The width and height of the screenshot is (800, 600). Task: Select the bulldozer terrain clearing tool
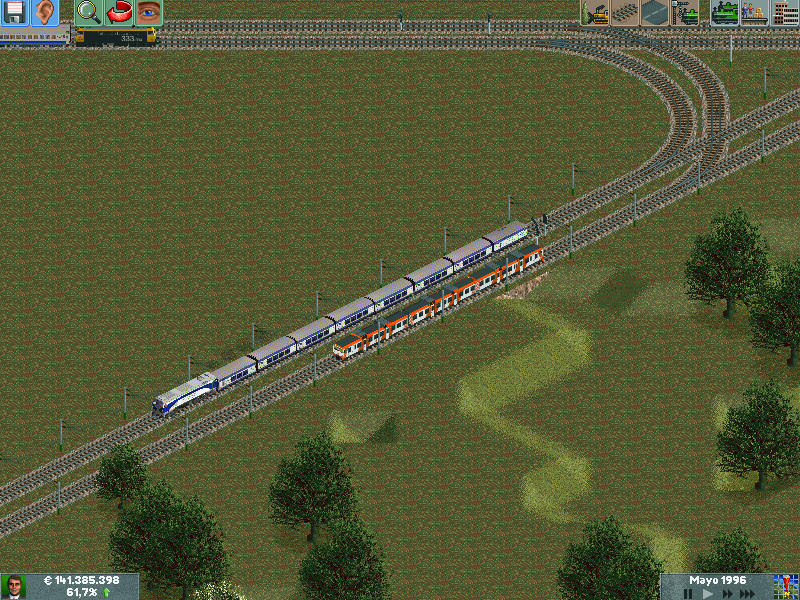tap(595, 13)
